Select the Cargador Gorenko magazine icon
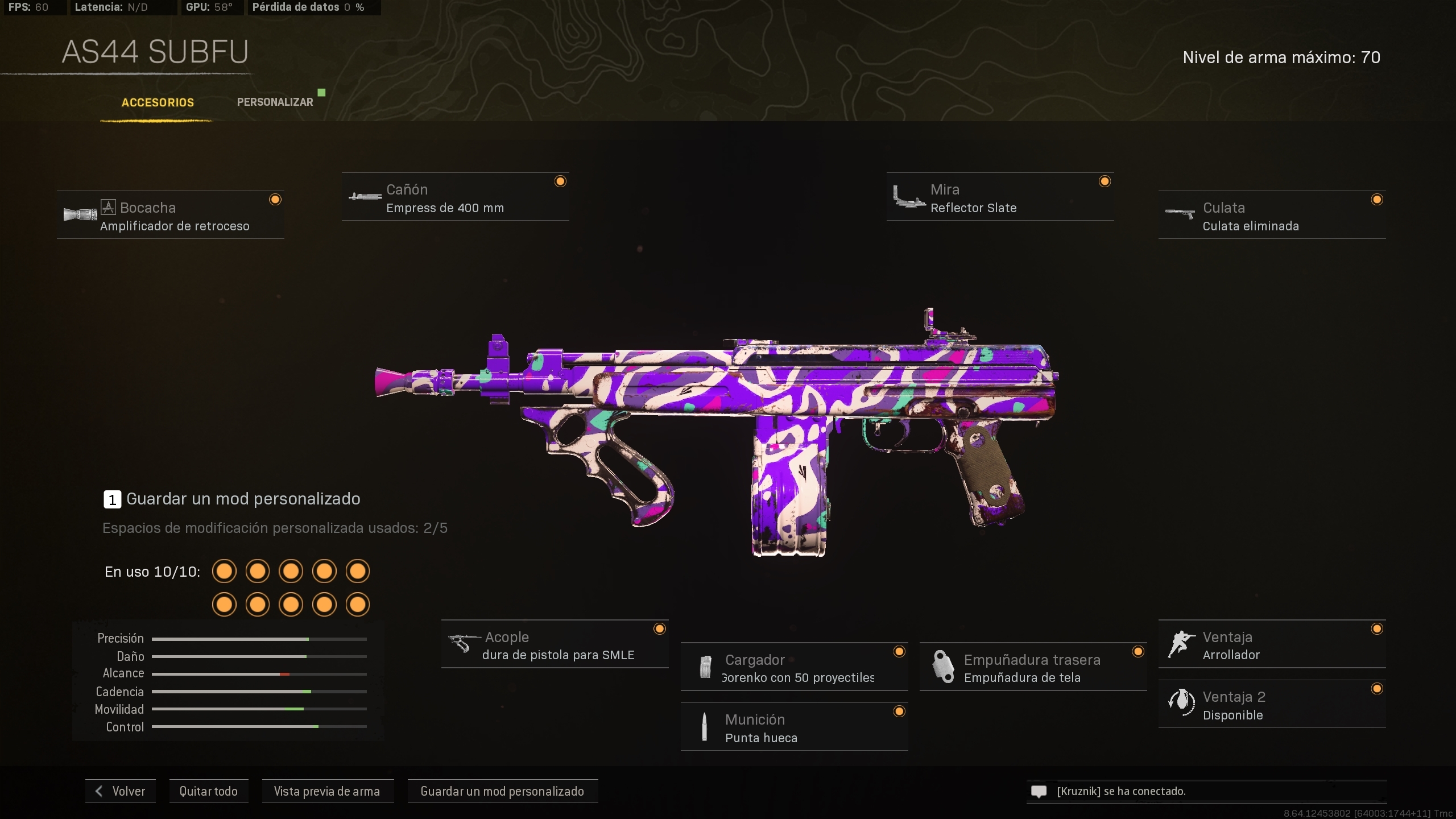The height and width of the screenshot is (819, 1456). pos(705,668)
